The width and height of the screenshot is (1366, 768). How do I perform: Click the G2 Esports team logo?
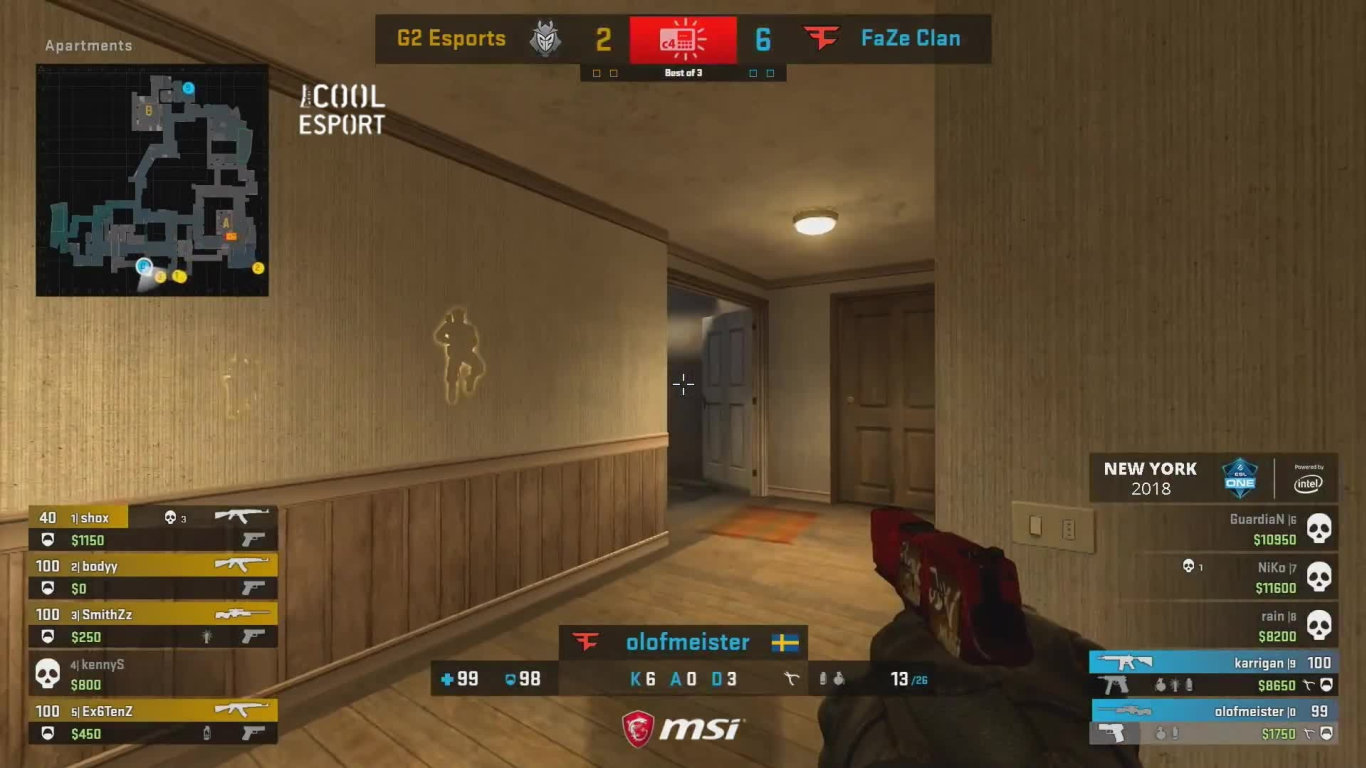(x=546, y=38)
